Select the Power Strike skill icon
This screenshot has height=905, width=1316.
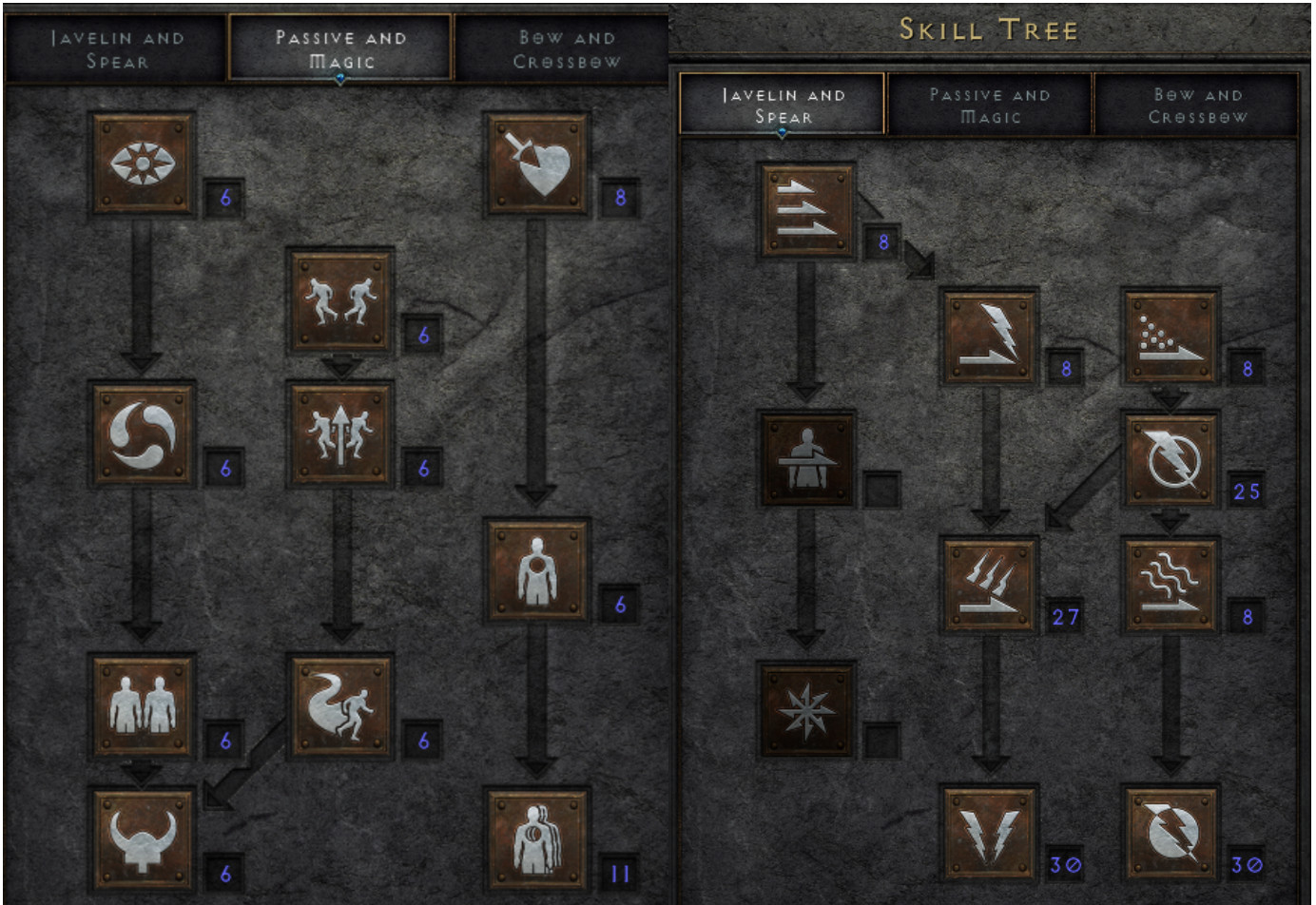click(x=989, y=337)
